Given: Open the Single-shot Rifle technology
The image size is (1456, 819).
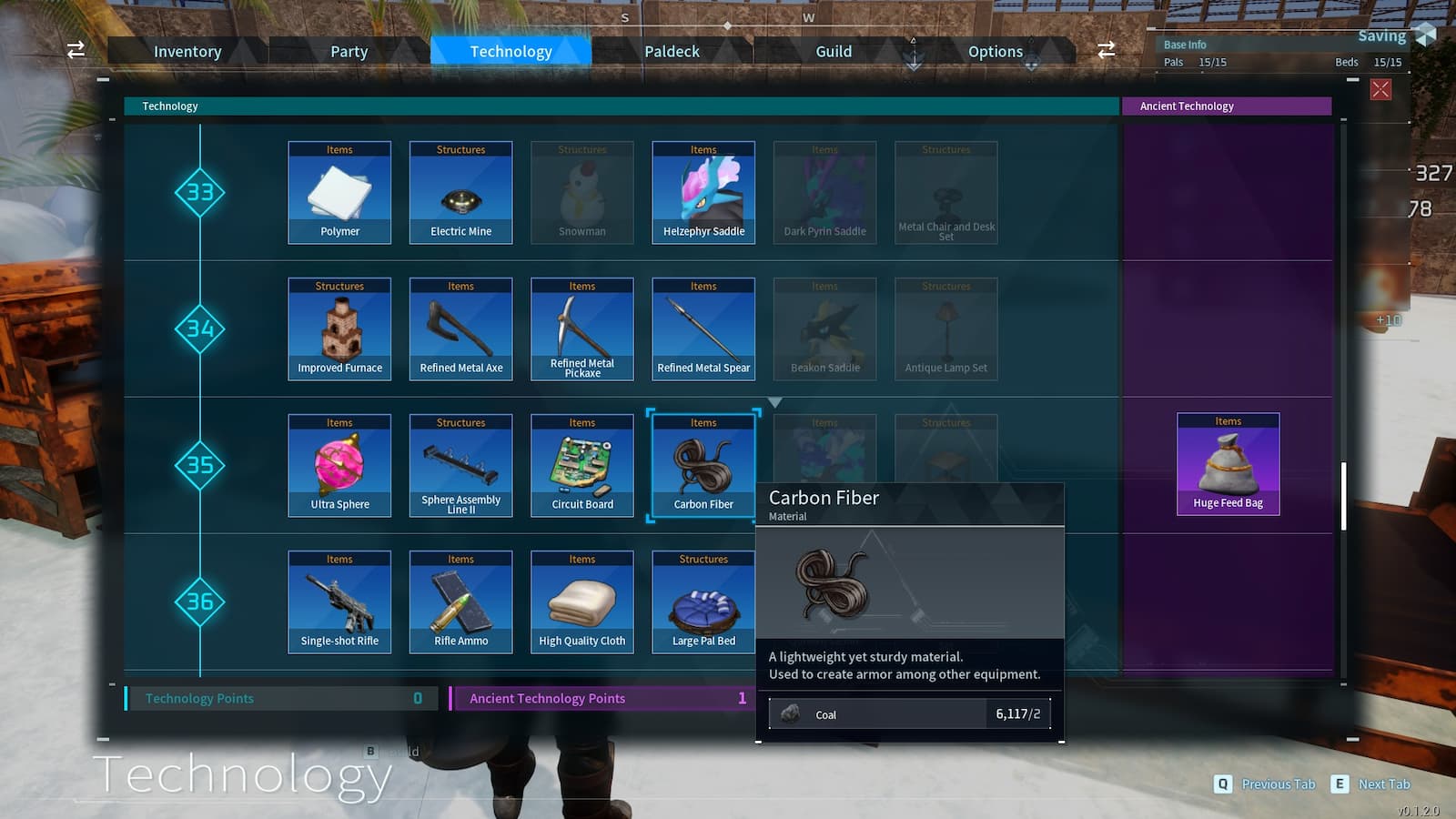Looking at the screenshot, I should click(x=339, y=601).
